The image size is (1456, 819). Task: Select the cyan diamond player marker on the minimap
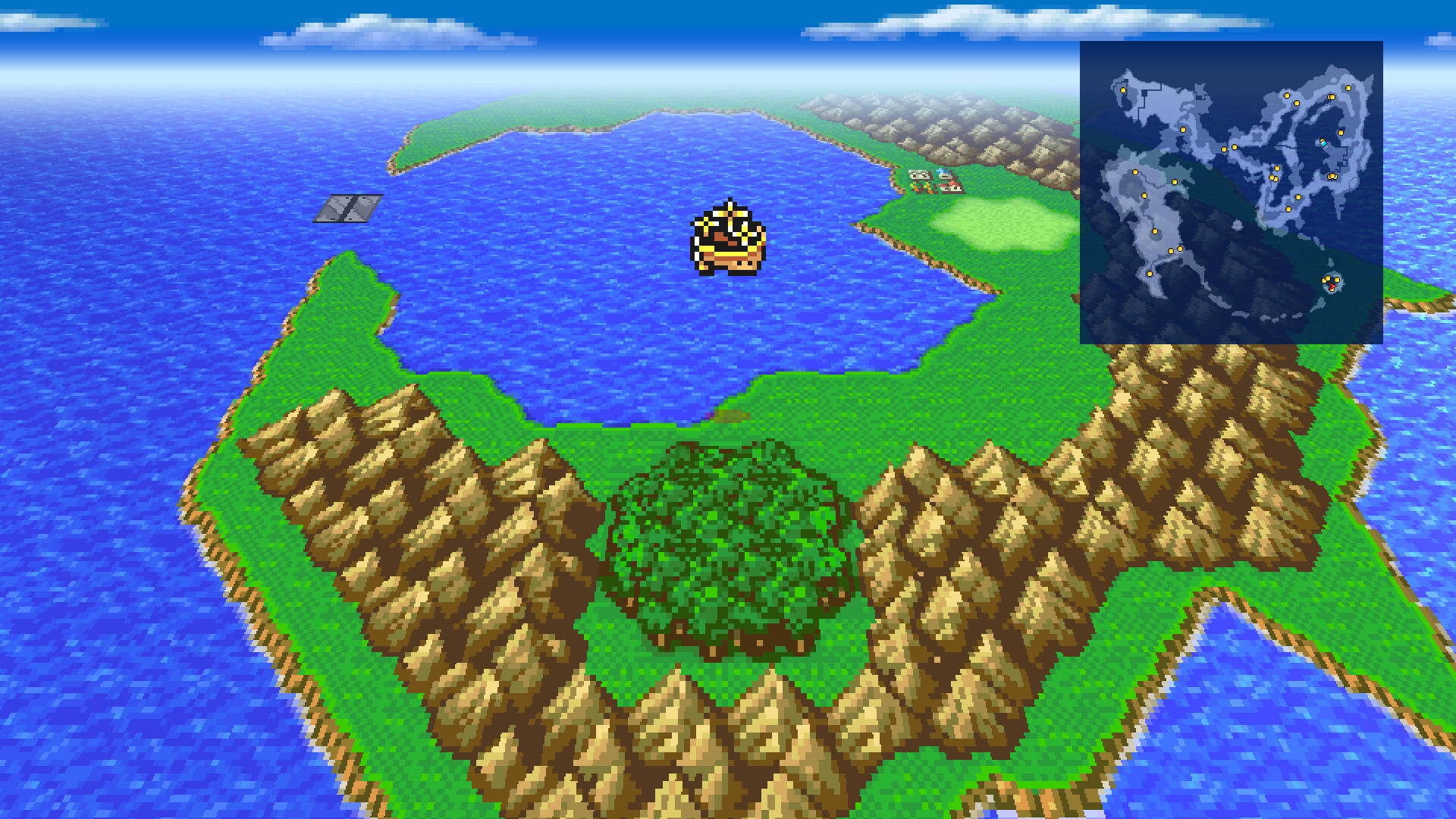(x=1323, y=143)
